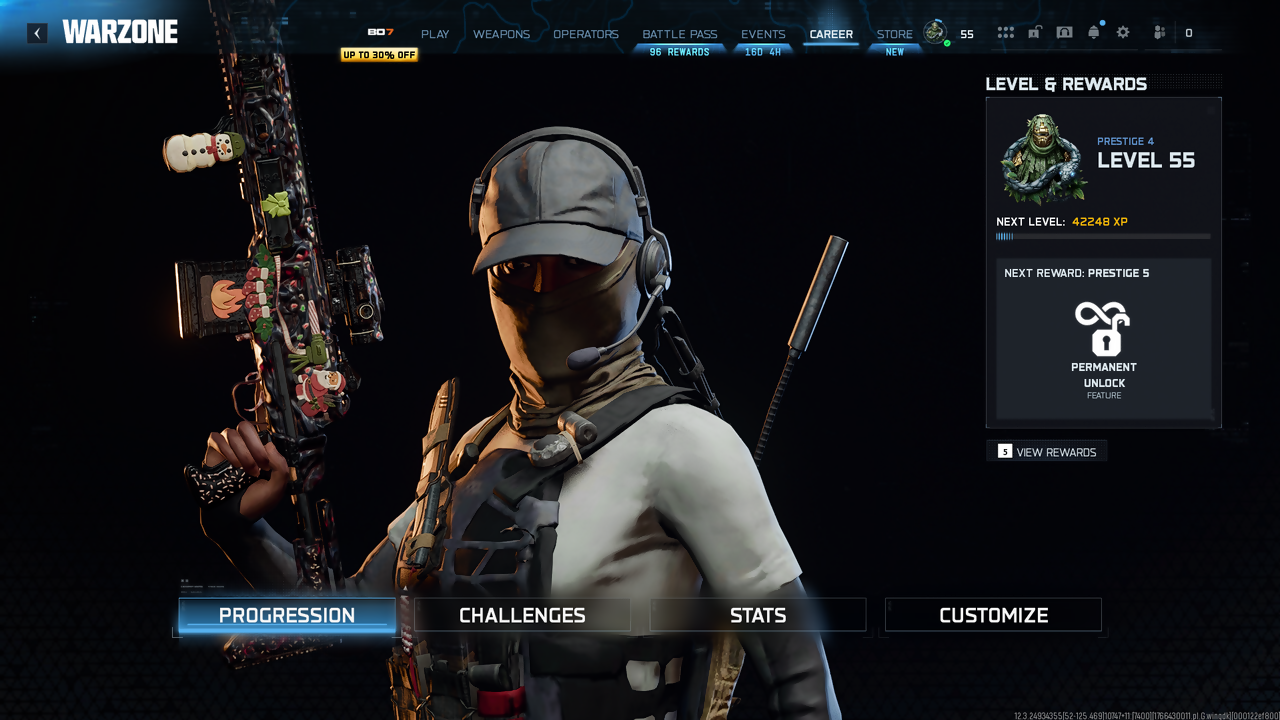Open settings via the gear icon
The width and height of the screenshot is (1280, 720).
click(1123, 33)
